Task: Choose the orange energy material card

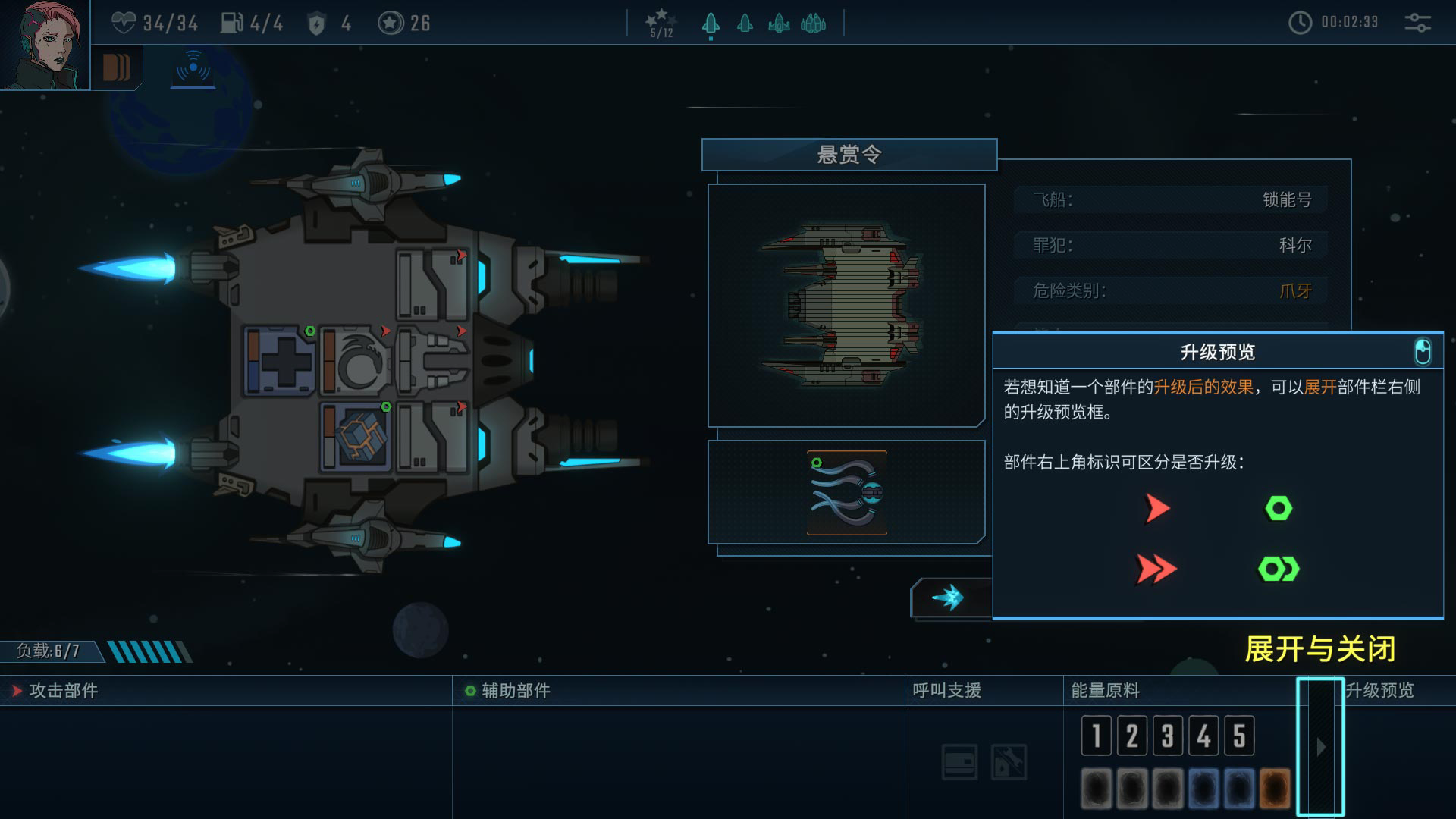Action: 1275,787
